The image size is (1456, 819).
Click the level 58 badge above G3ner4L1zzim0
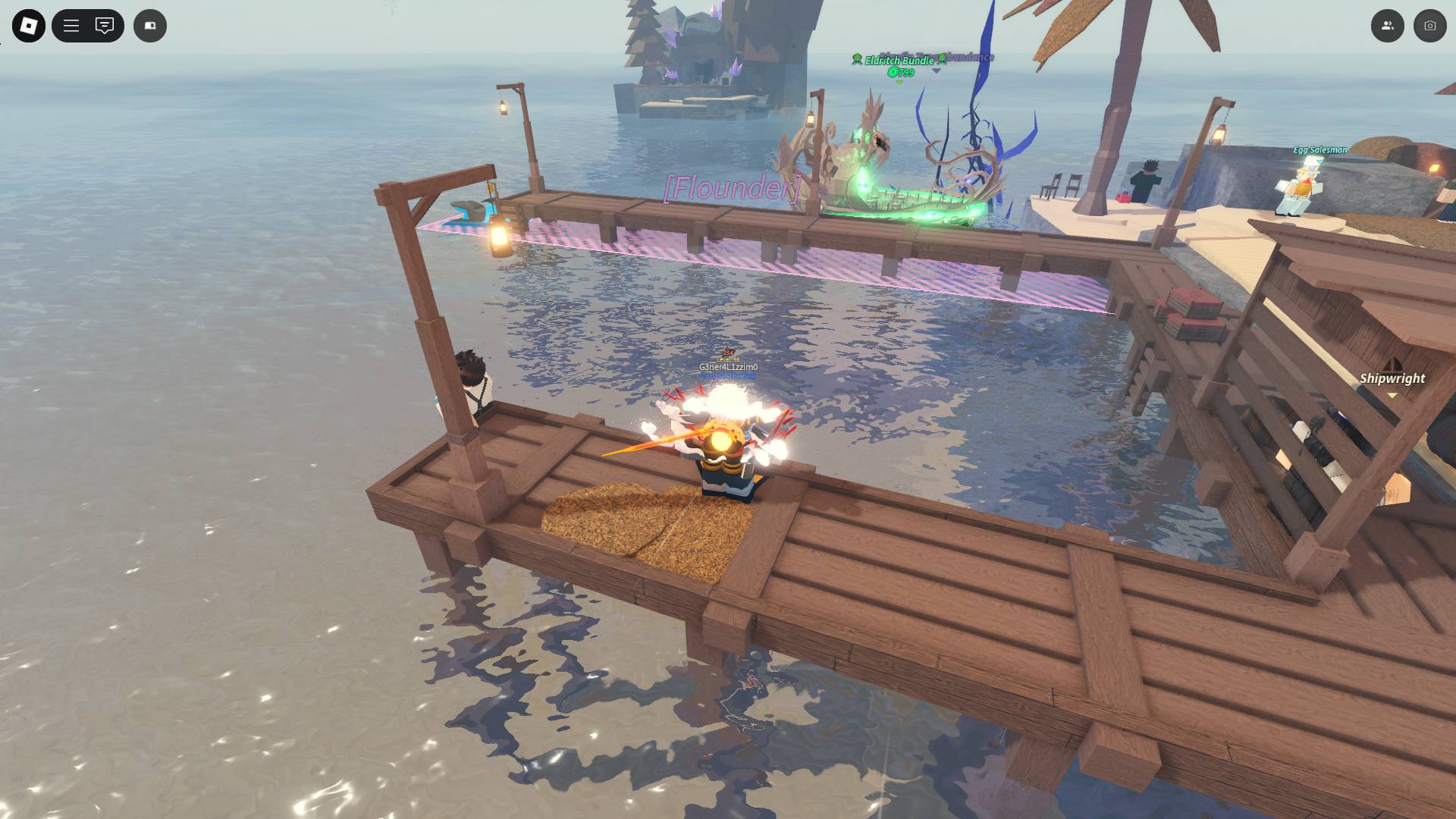[x=729, y=359]
